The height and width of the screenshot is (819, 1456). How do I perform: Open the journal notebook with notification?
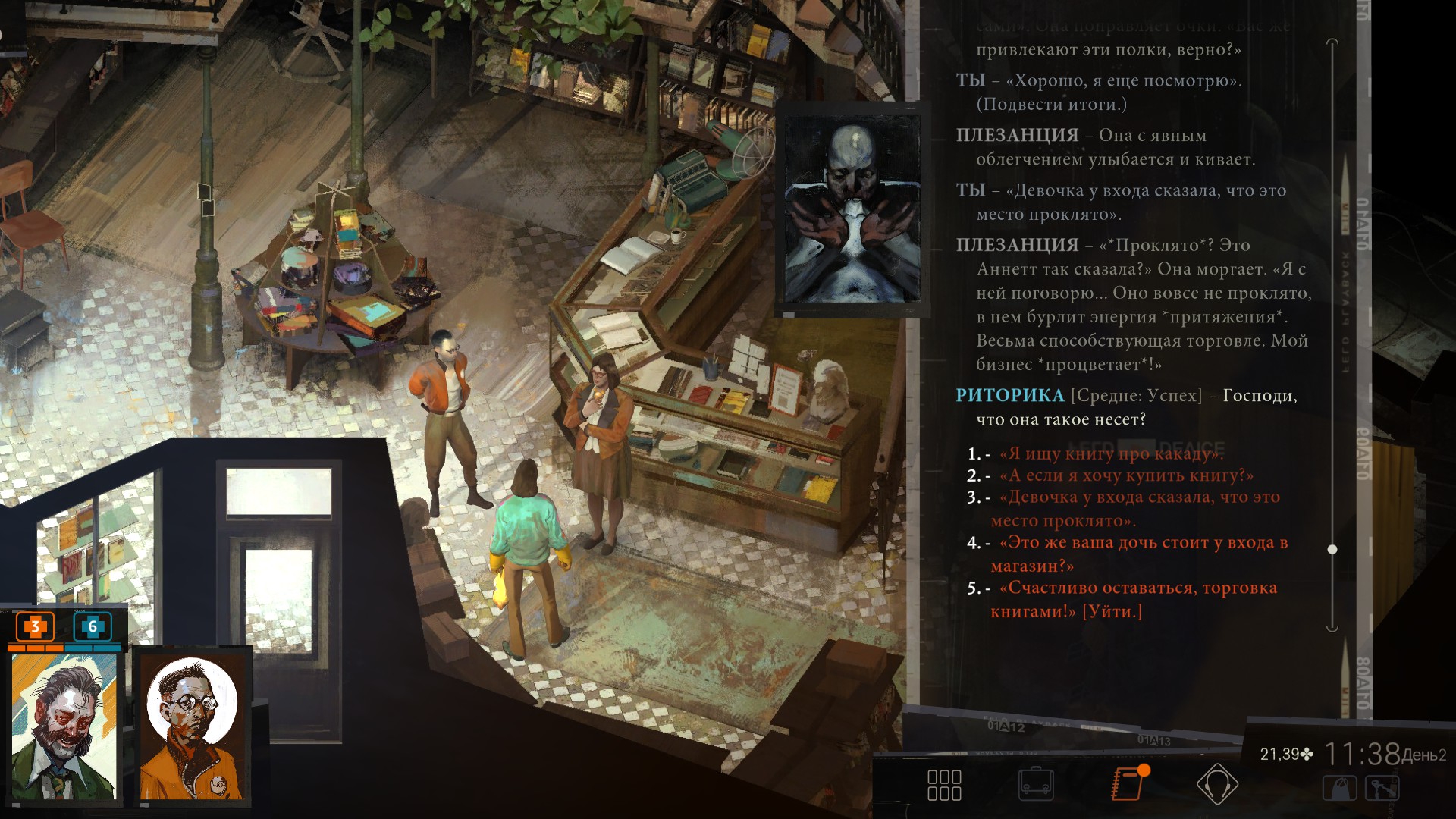tap(1128, 784)
